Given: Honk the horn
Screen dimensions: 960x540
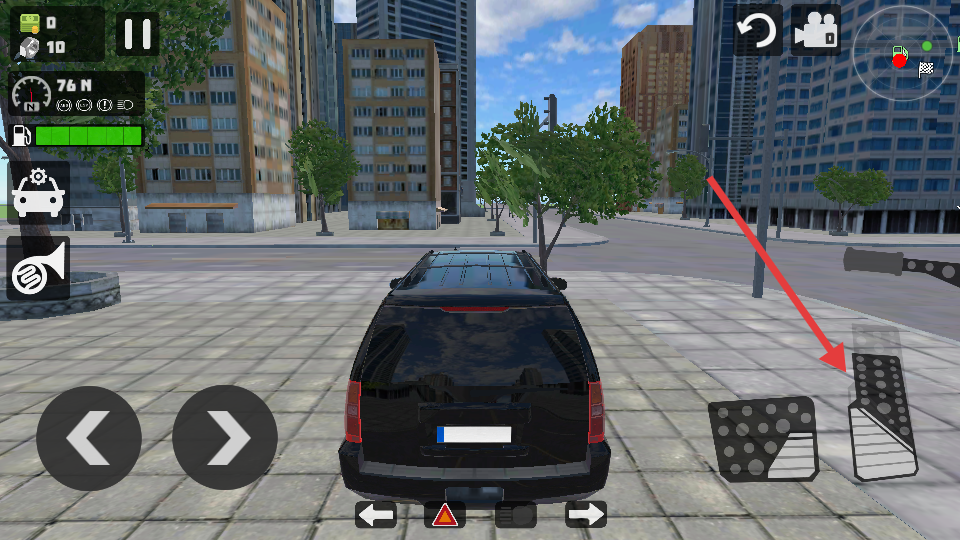Looking at the screenshot, I should pyautogui.click(x=38, y=268).
